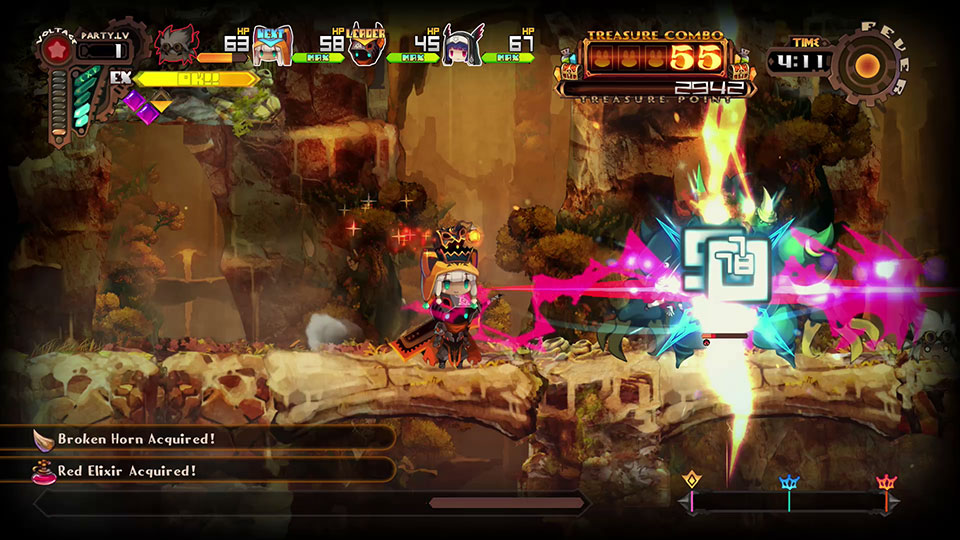Click the Broken Horn Acquired notification

(x=198, y=438)
